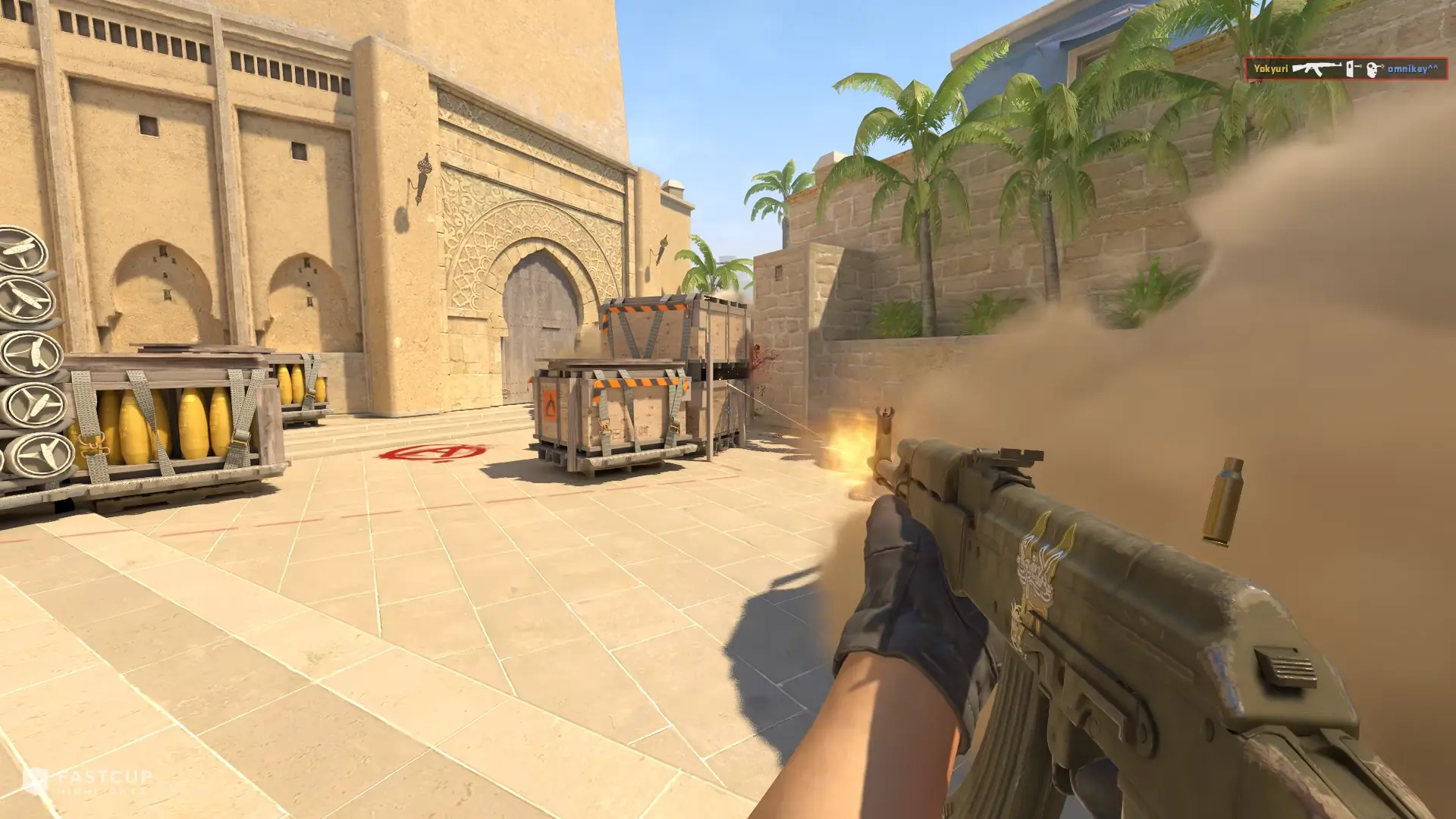1456x819 pixels.
Task: Click the killer name Yokyuri in killfeed
Action: pos(1272,68)
